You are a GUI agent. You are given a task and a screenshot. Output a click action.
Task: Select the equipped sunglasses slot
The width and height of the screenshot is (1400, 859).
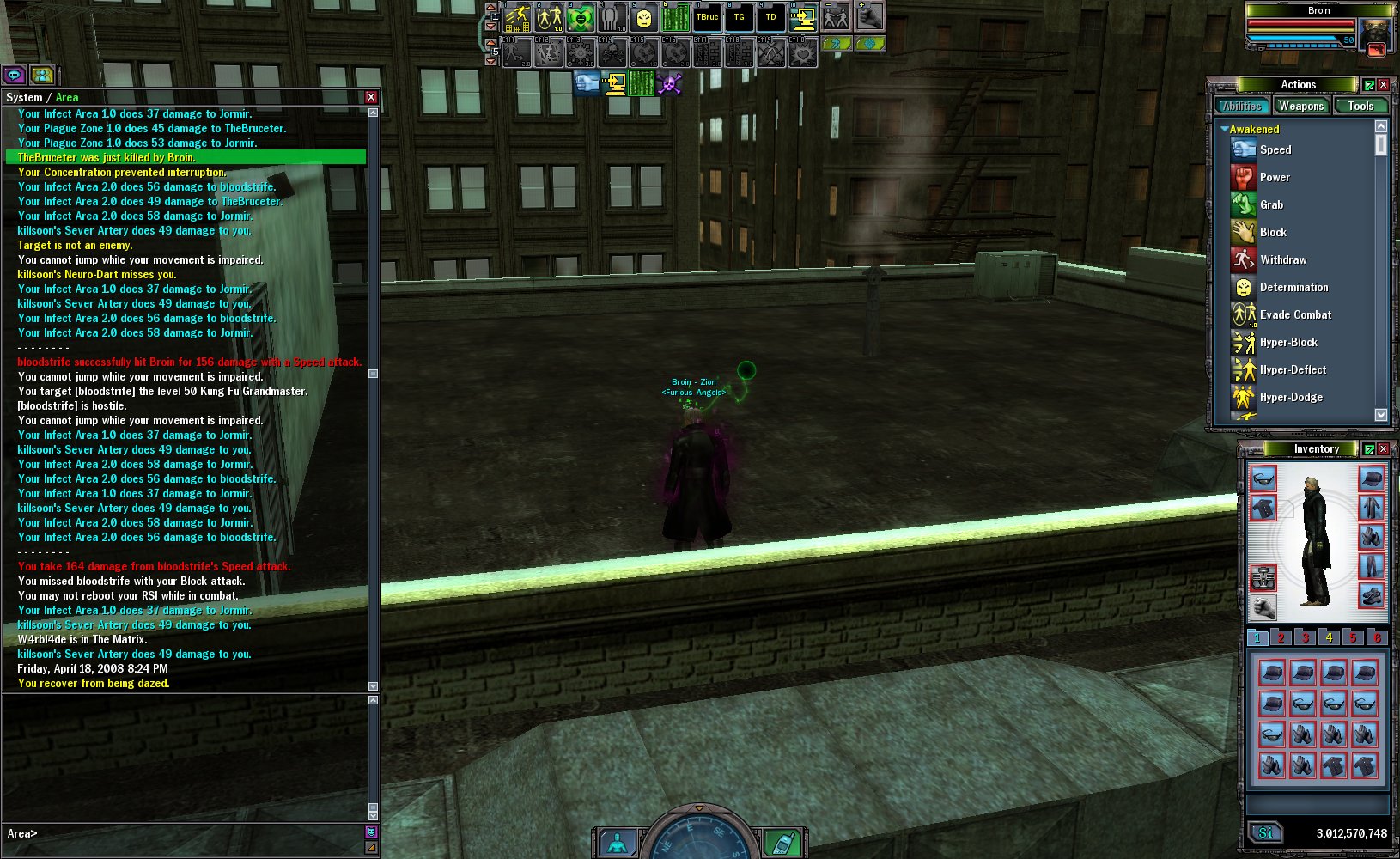tap(1263, 478)
